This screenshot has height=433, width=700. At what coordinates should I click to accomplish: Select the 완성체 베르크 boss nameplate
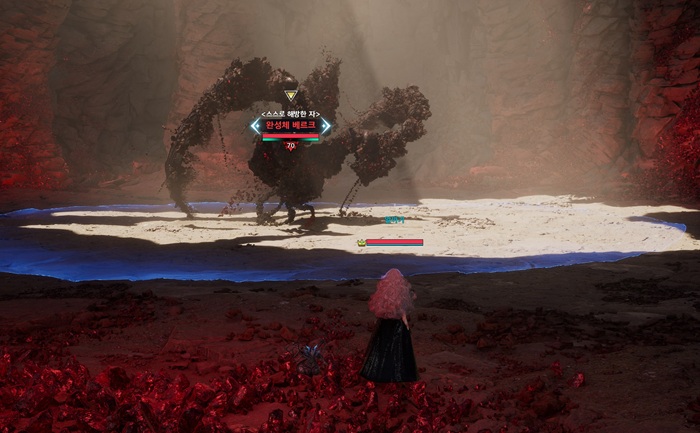(x=290, y=126)
